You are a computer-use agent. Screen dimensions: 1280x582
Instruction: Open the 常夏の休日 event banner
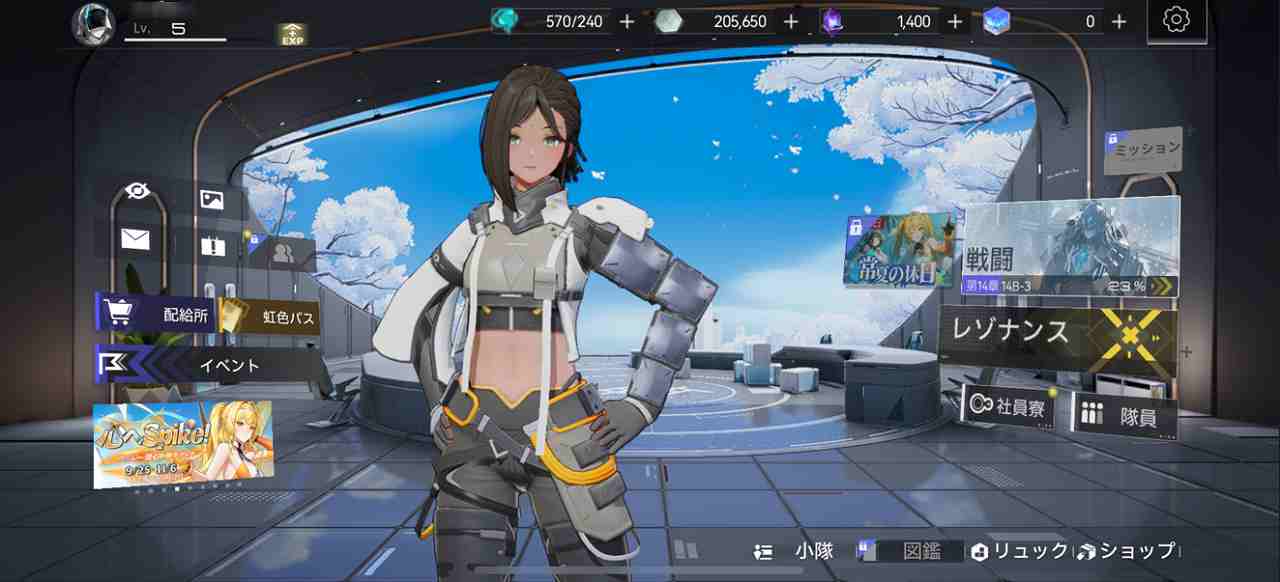click(x=899, y=252)
